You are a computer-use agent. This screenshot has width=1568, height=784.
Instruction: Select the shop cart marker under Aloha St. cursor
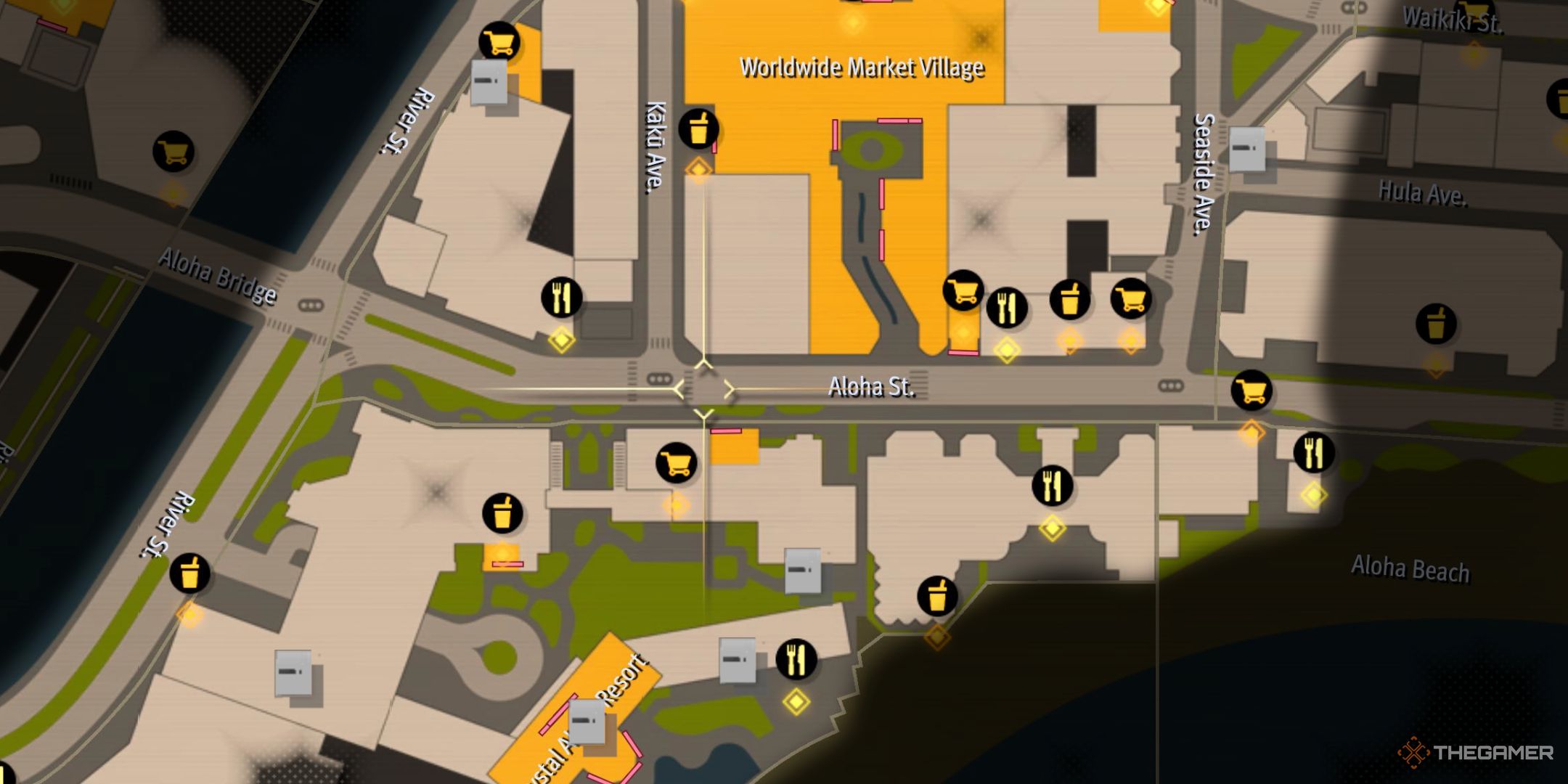(676, 463)
